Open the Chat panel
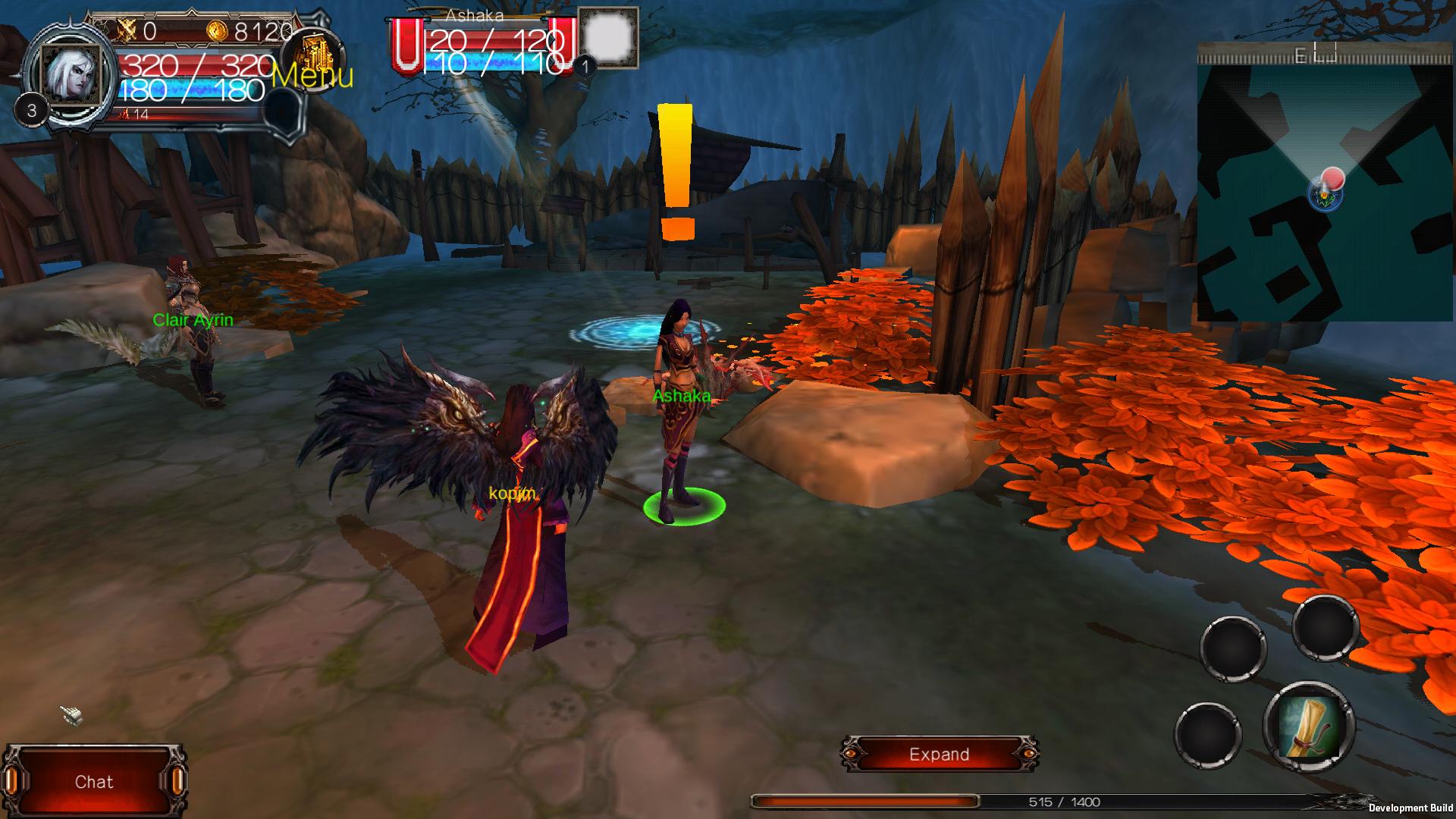Viewport: 1456px width, 819px height. pyautogui.click(x=94, y=782)
